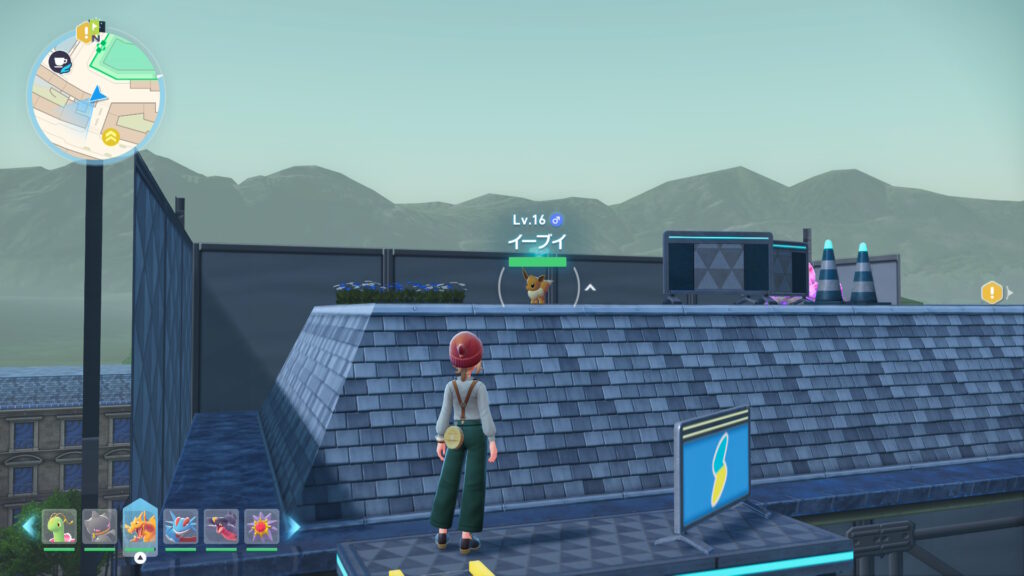The image size is (1024, 576).
Task: Select the gray Banette party slot
Action: [100, 526]
